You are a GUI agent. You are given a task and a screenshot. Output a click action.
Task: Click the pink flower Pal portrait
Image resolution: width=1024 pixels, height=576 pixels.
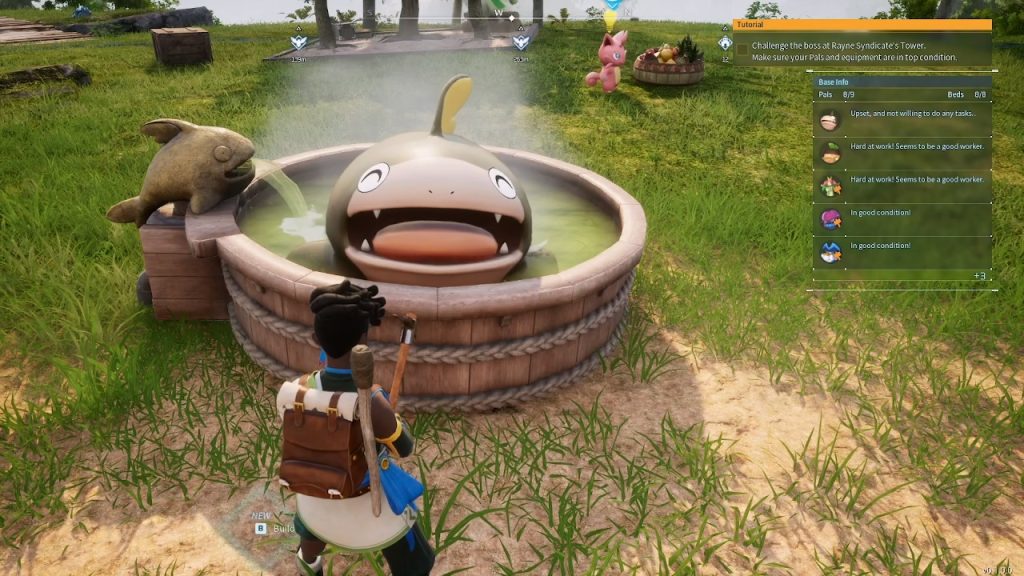coord(830,186)
